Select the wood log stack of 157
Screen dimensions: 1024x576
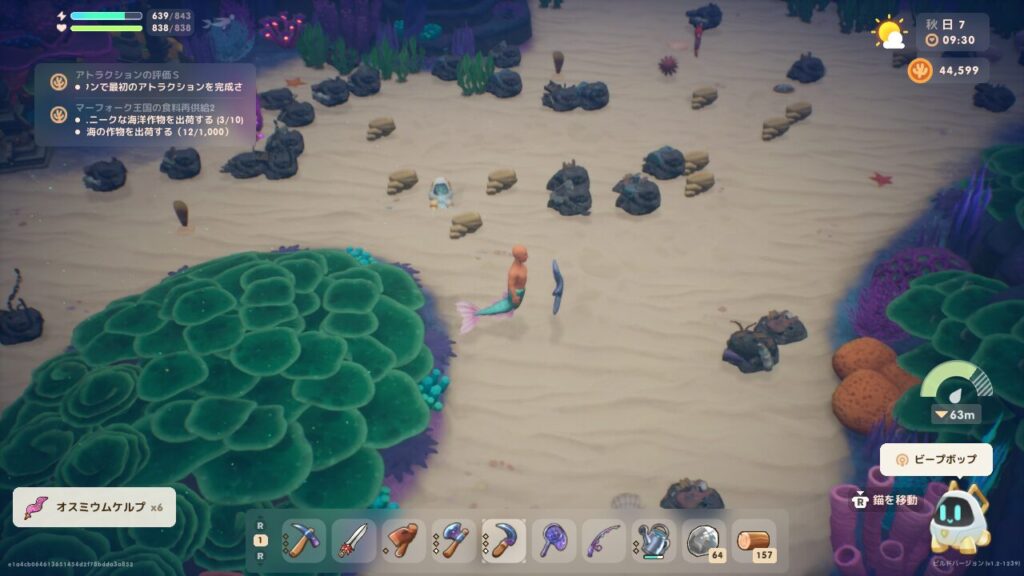pyautogui.click(x=754, y=541)
